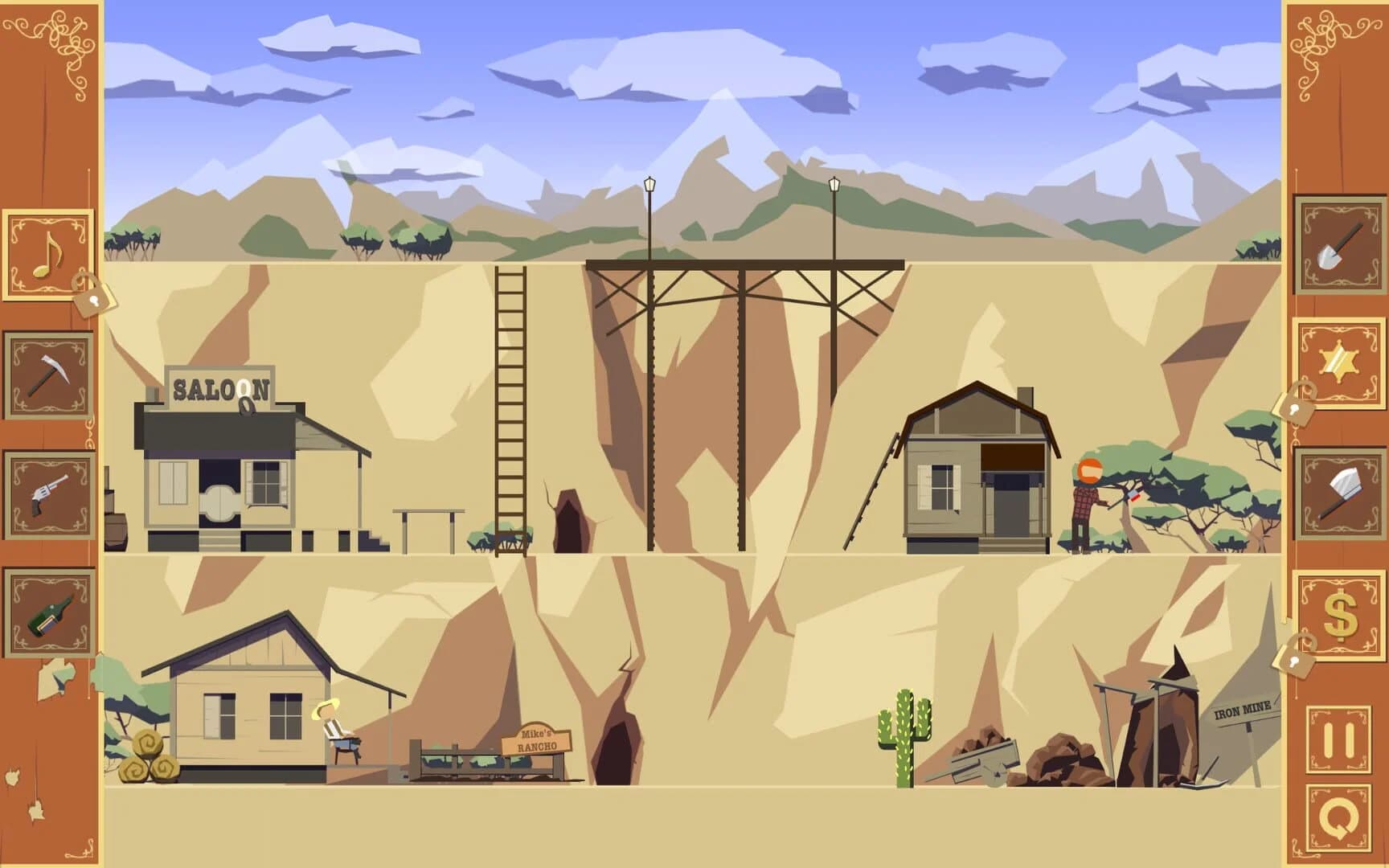Image resolution: width=1389 pixels, height=868 pixels.
Task: Click the tall ladder near the canyon
Action: tap(510, 402)
